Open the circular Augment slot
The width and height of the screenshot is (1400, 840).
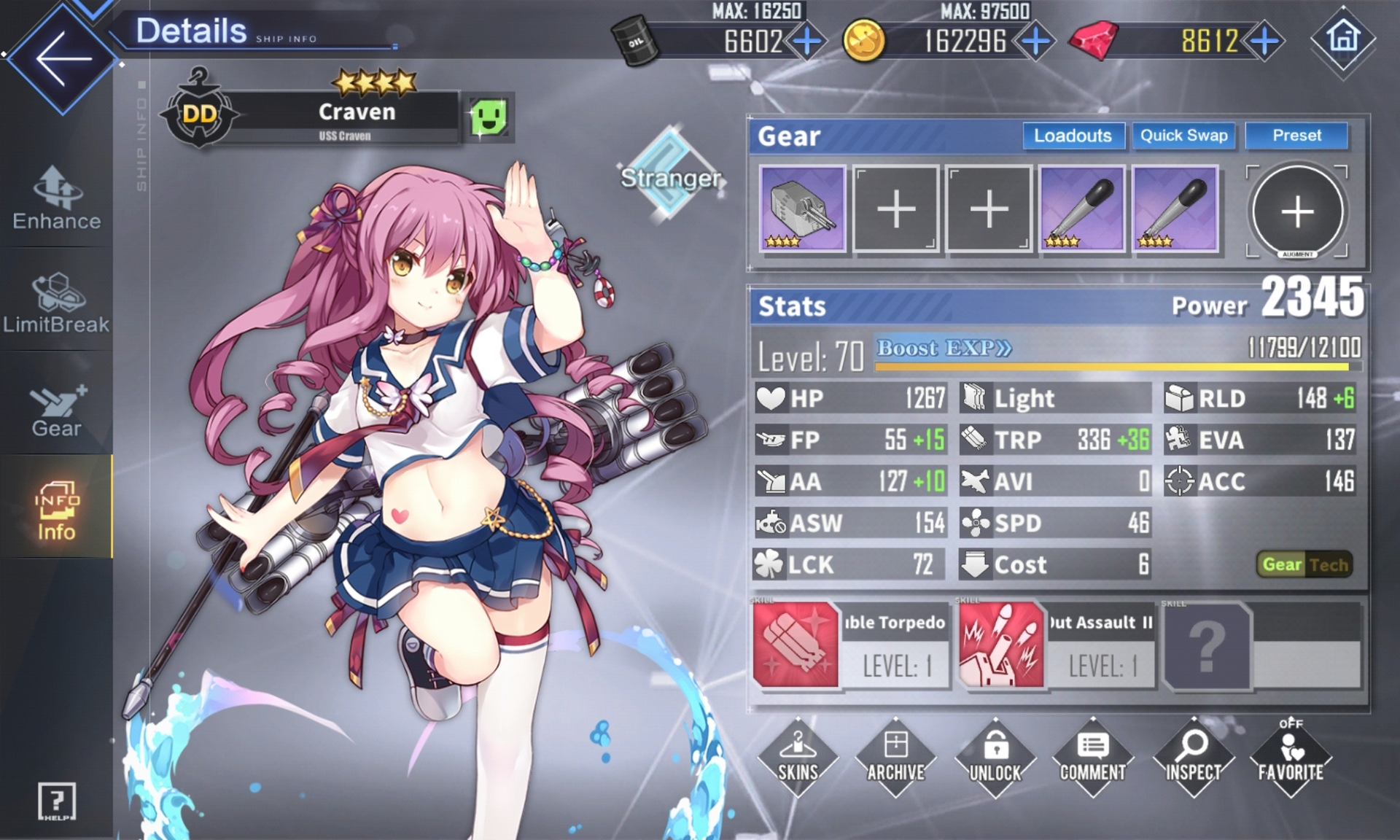tap(1297, 211)
